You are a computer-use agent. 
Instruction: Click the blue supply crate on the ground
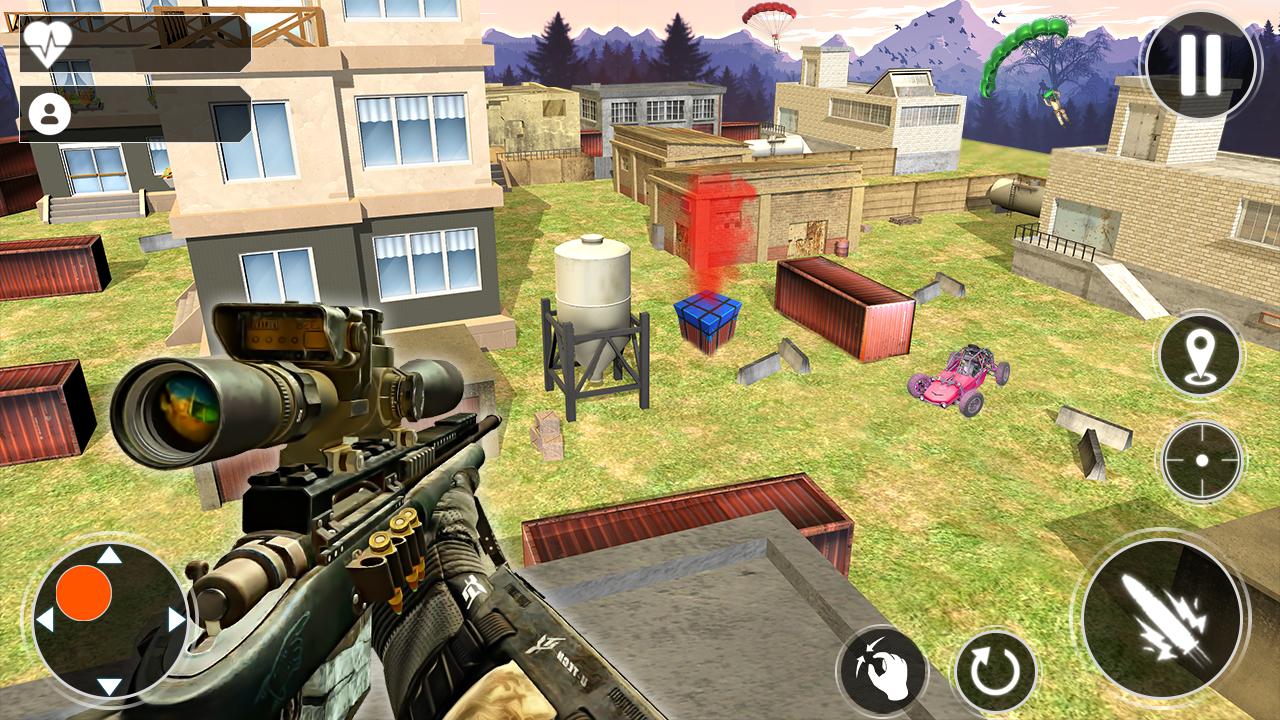point(708,319)
